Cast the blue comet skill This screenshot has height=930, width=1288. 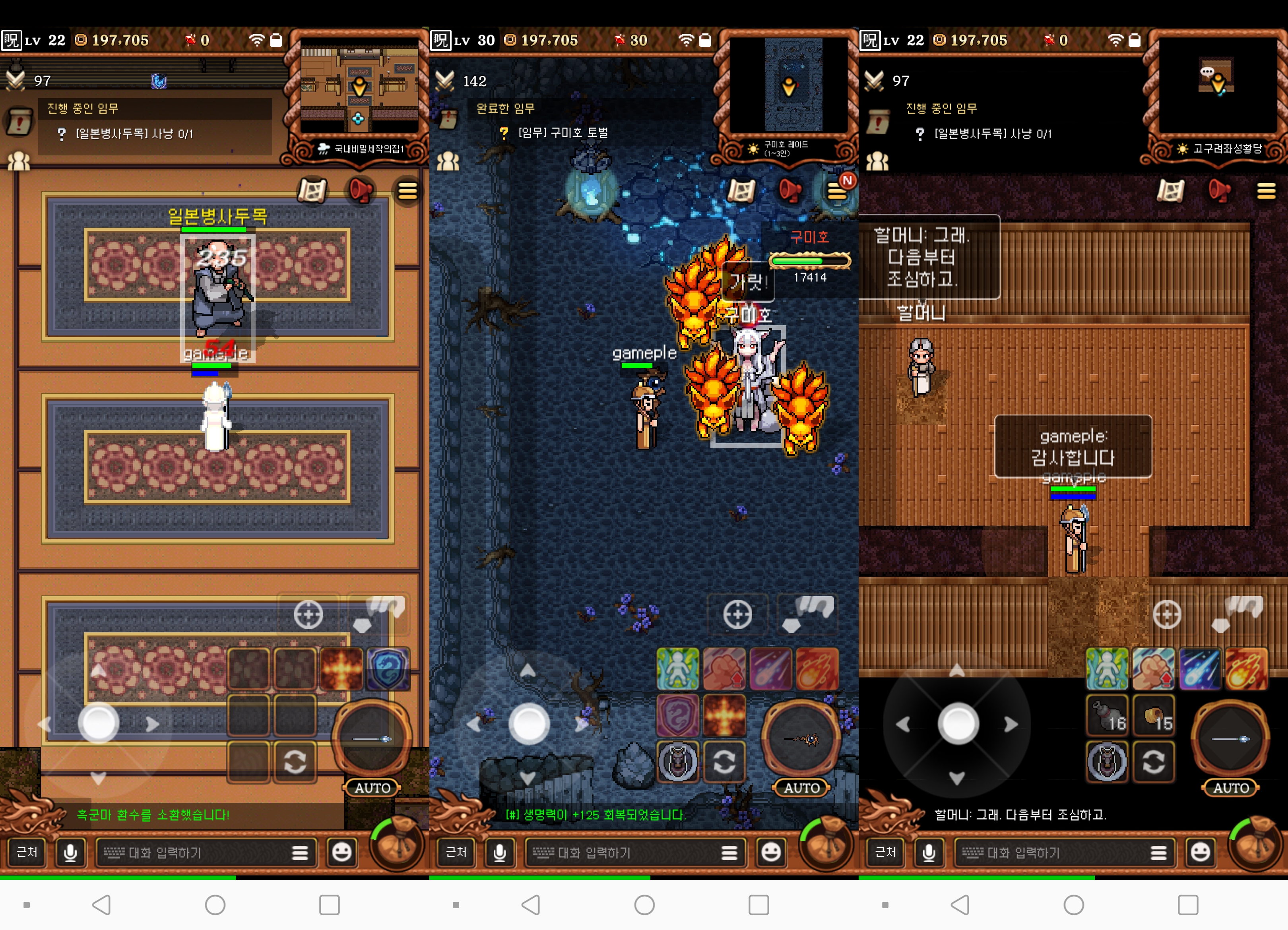click(x=1200, y=669)
